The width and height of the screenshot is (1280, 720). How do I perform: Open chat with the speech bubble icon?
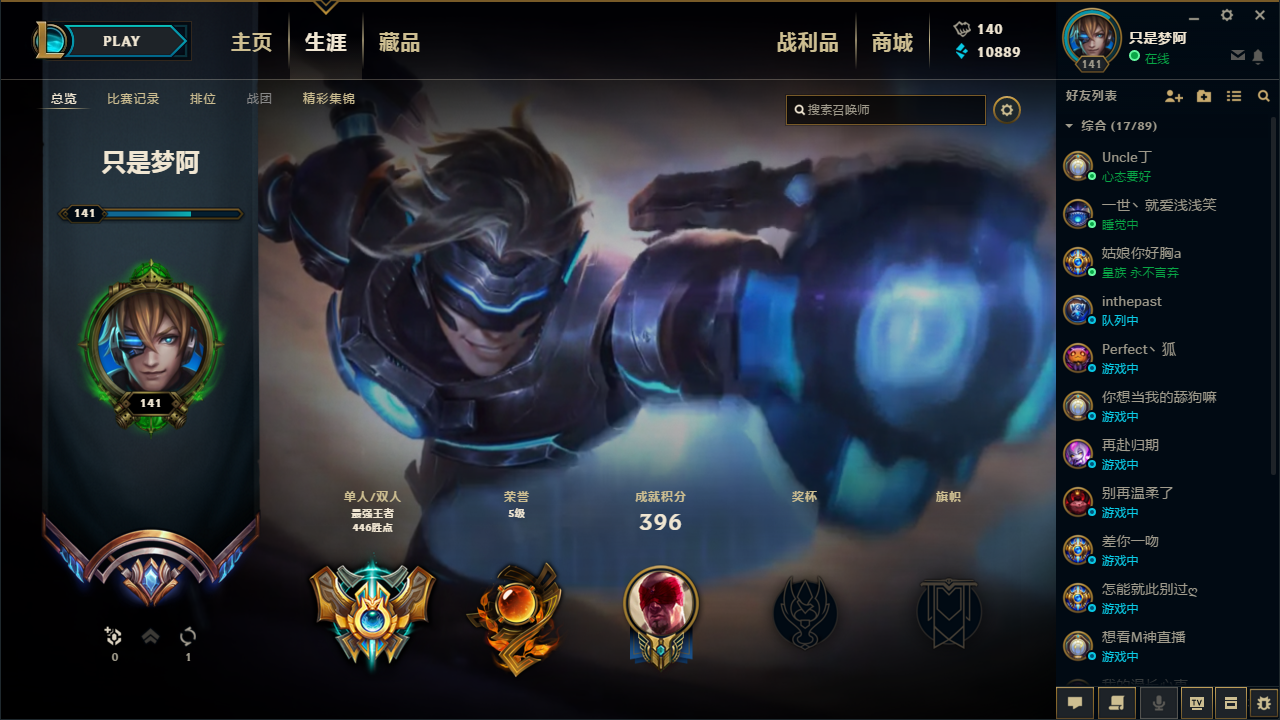(x=1074, y=703)
